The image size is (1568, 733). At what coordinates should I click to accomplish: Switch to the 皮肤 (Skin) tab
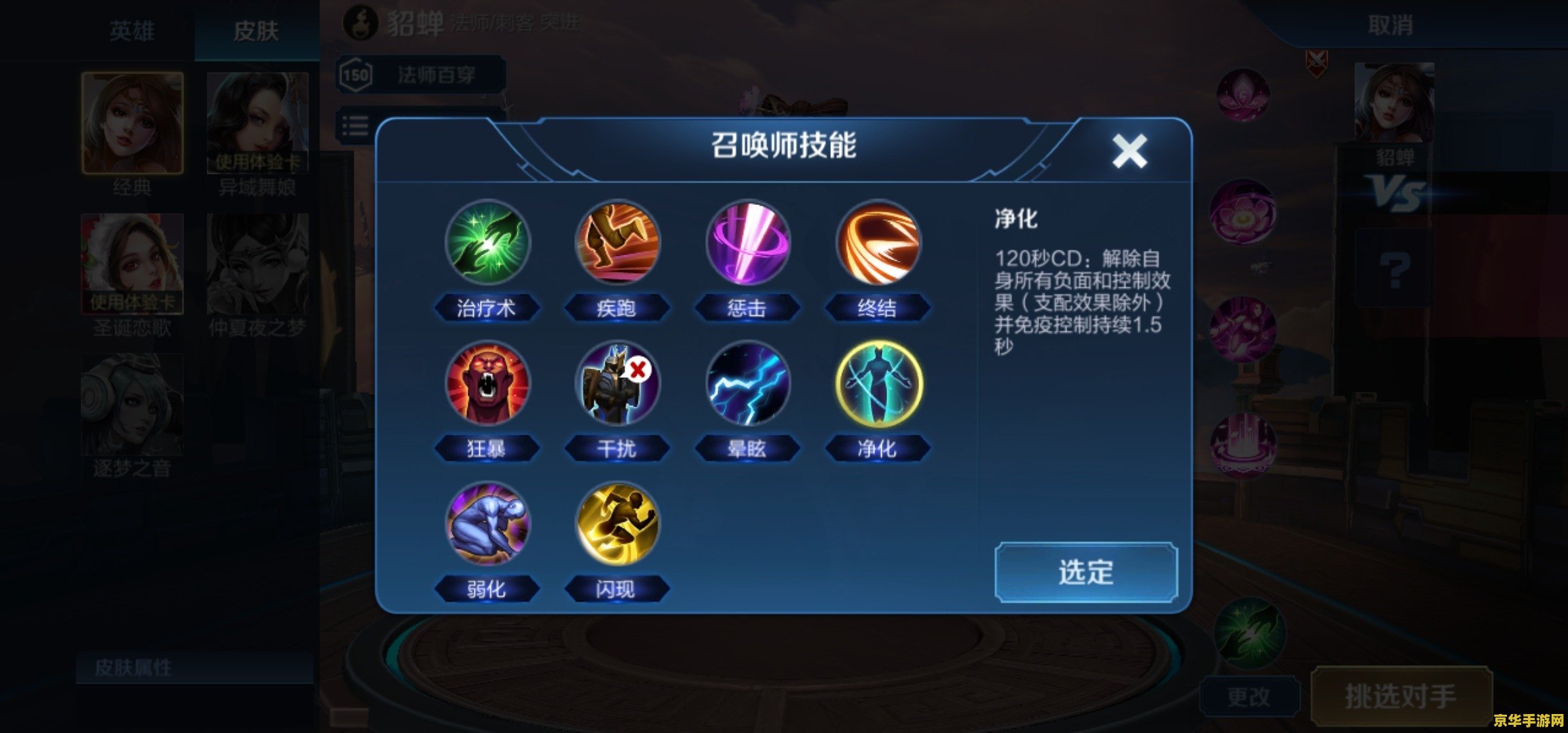click(x=255, y=29)
